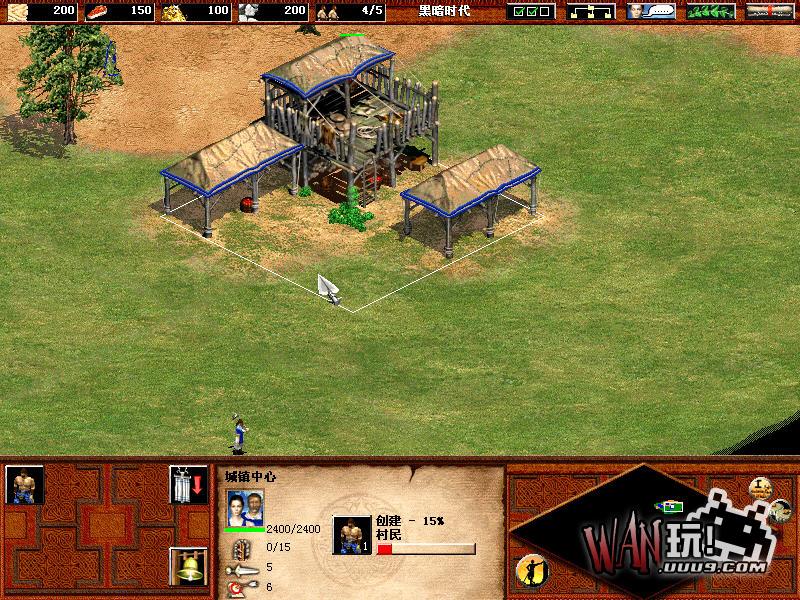Open the game menu scroll button
Viewport: 800px width, 600px height.
[x=770, y=12]
